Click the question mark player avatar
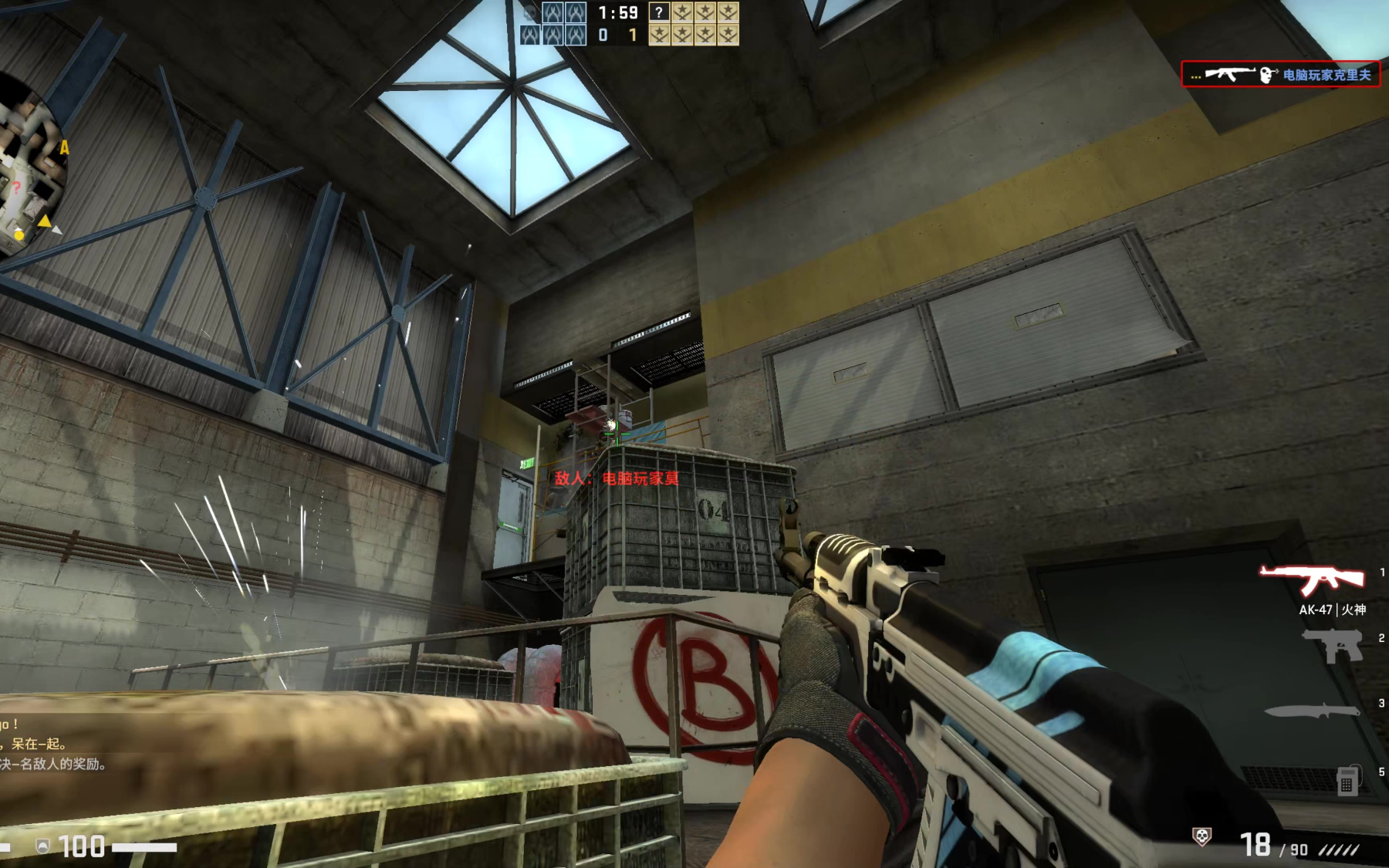The height and width of the screenshot is (868, 1389). coord(658,12)
